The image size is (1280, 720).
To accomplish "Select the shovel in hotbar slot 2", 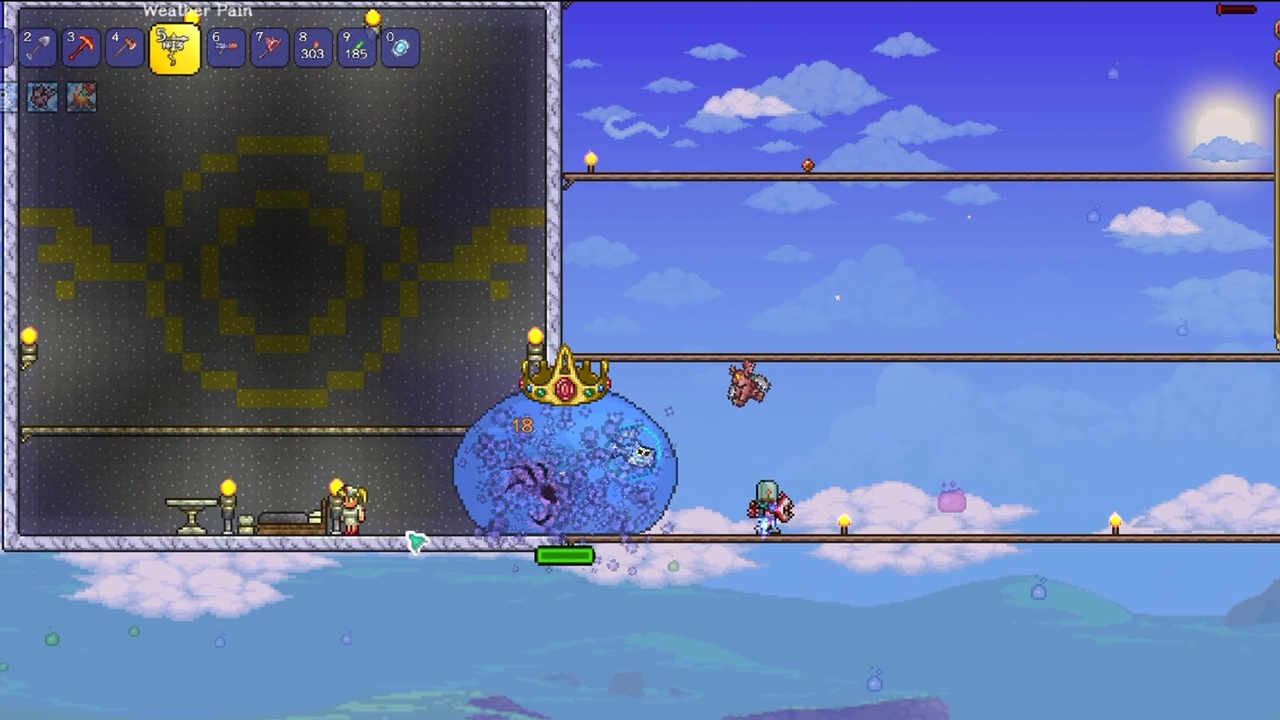I will tap(37, 47).
